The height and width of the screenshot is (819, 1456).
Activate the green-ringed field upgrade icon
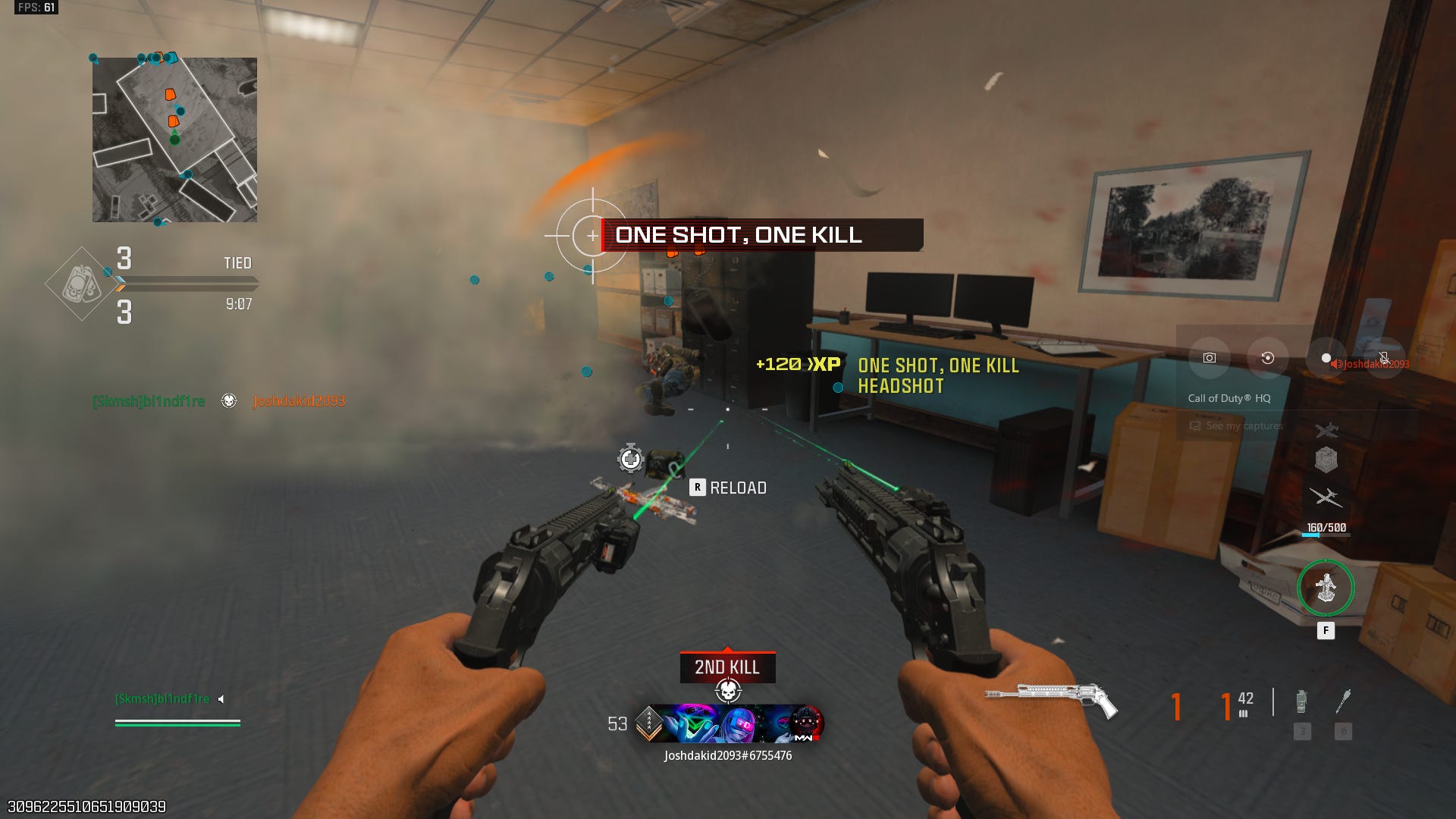tap(1326, 588)
